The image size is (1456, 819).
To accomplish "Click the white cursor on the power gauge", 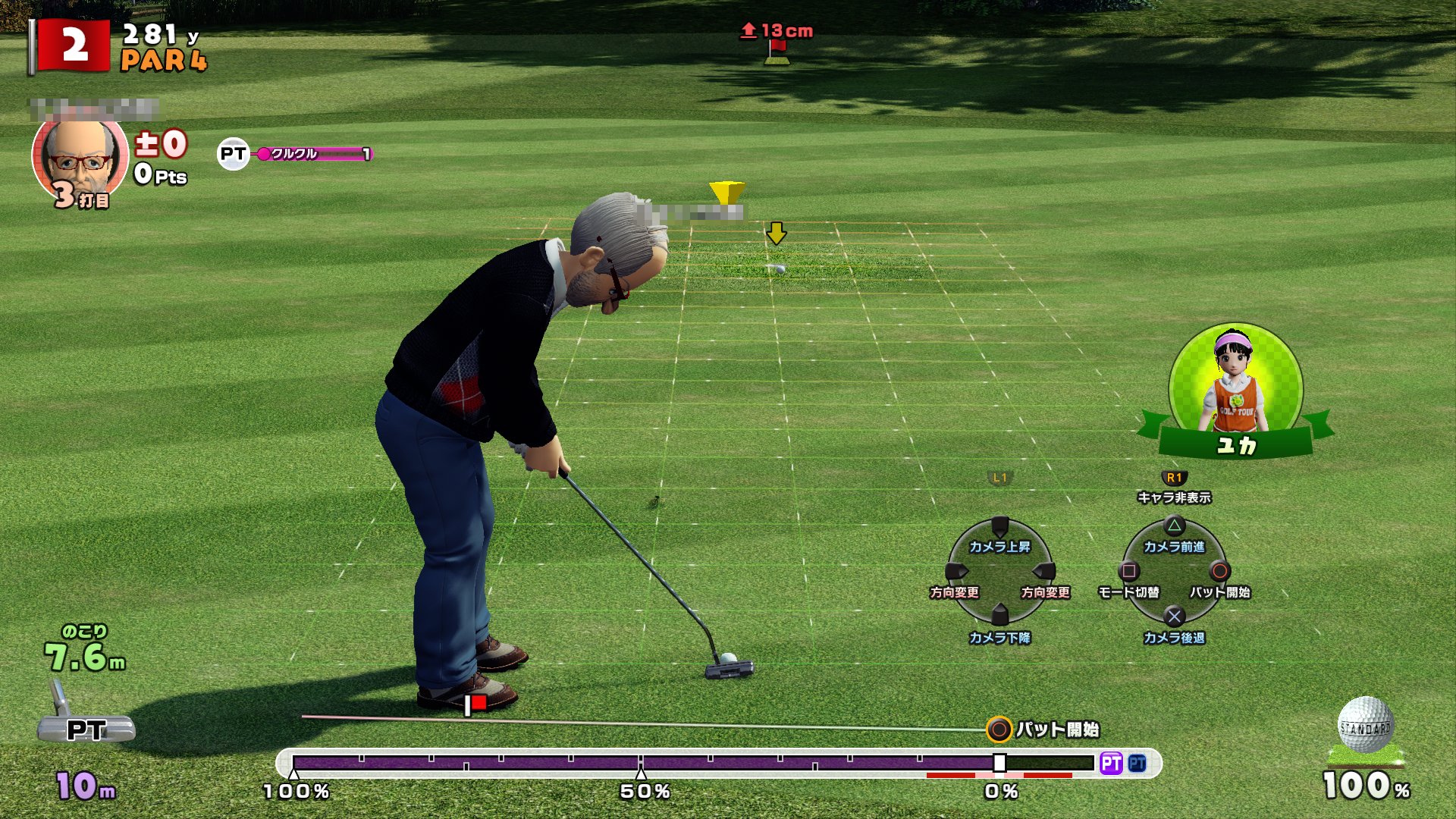I will tap(999, 763).
